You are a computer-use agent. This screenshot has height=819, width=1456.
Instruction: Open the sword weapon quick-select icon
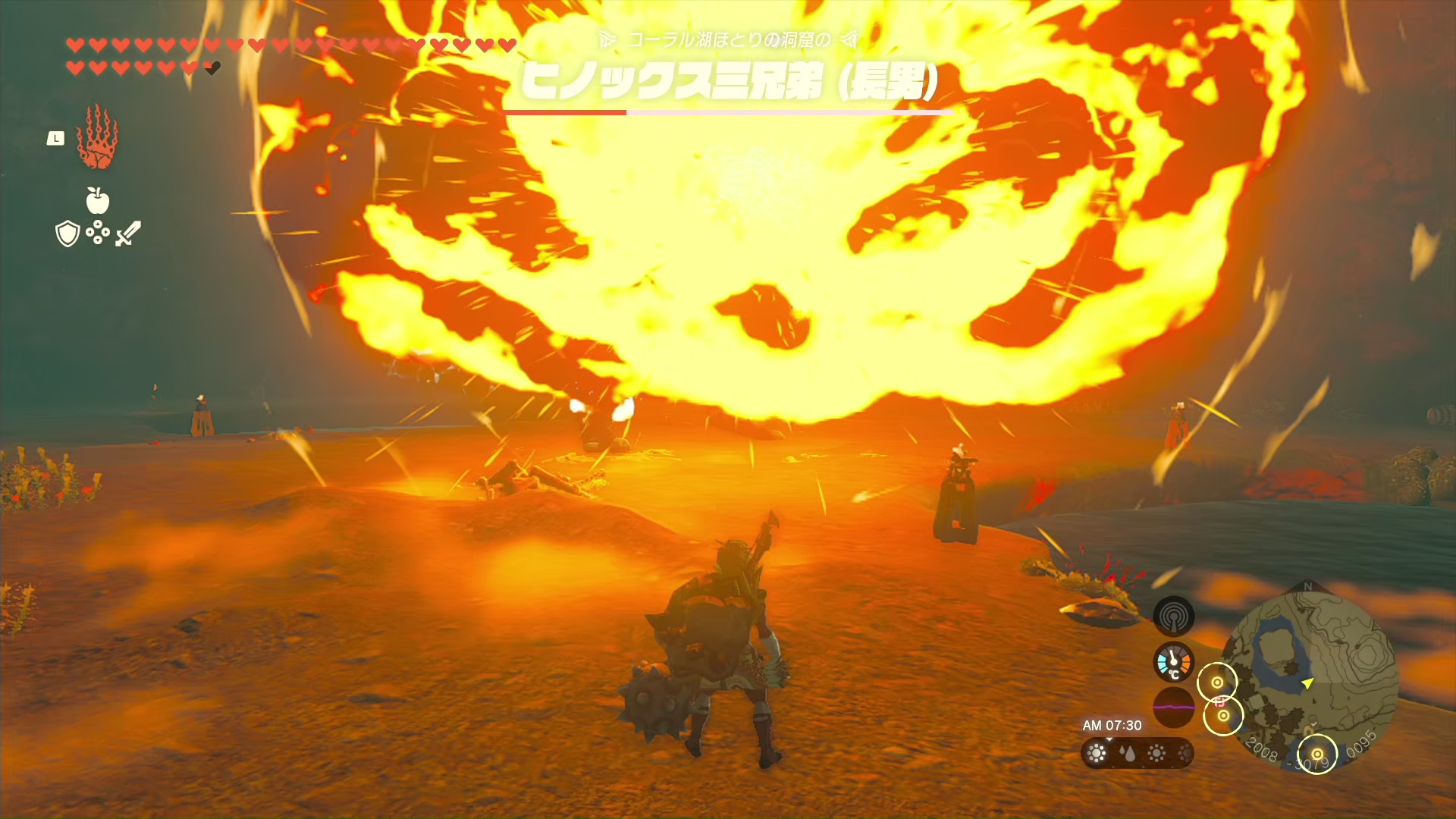pos(128,233)
